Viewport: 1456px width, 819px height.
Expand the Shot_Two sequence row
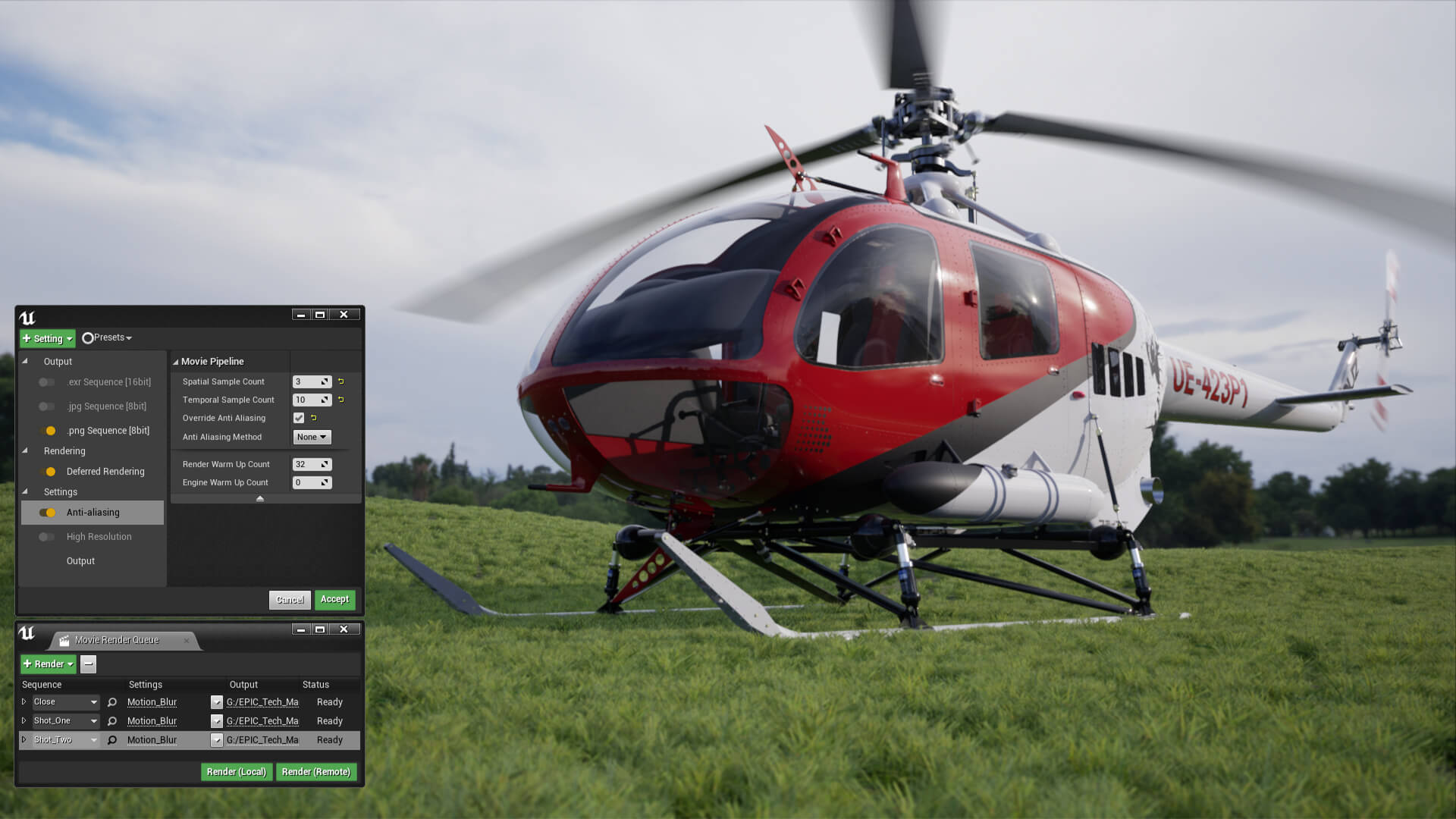[24, 739]
